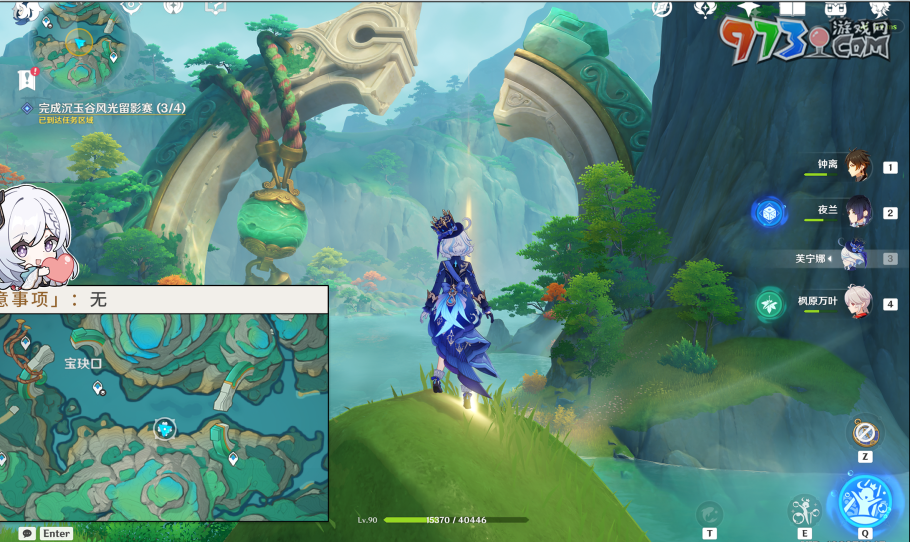
Task: Activate the glowing blue Elemental Burst
Action: coord(865,500)
